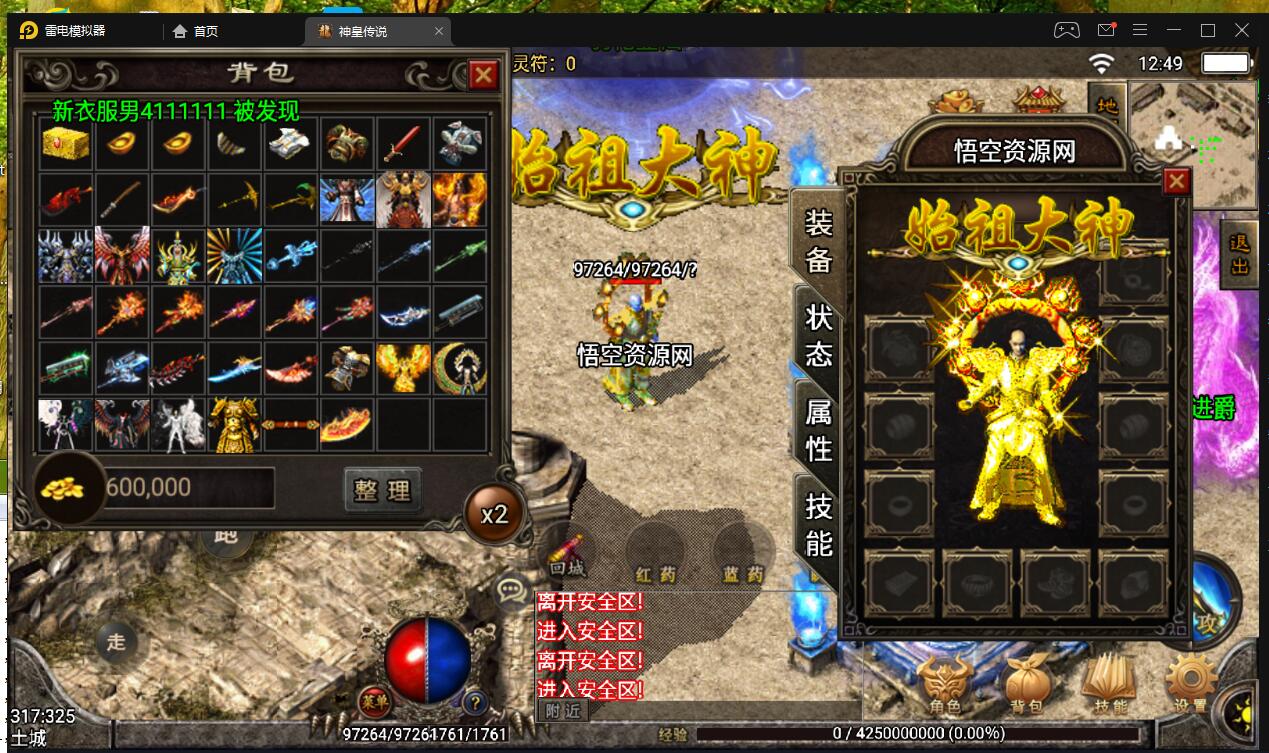This screenshot has width=1269, height=753.
Task: Close the 背包 backpack window
Action: click(484, 75)
